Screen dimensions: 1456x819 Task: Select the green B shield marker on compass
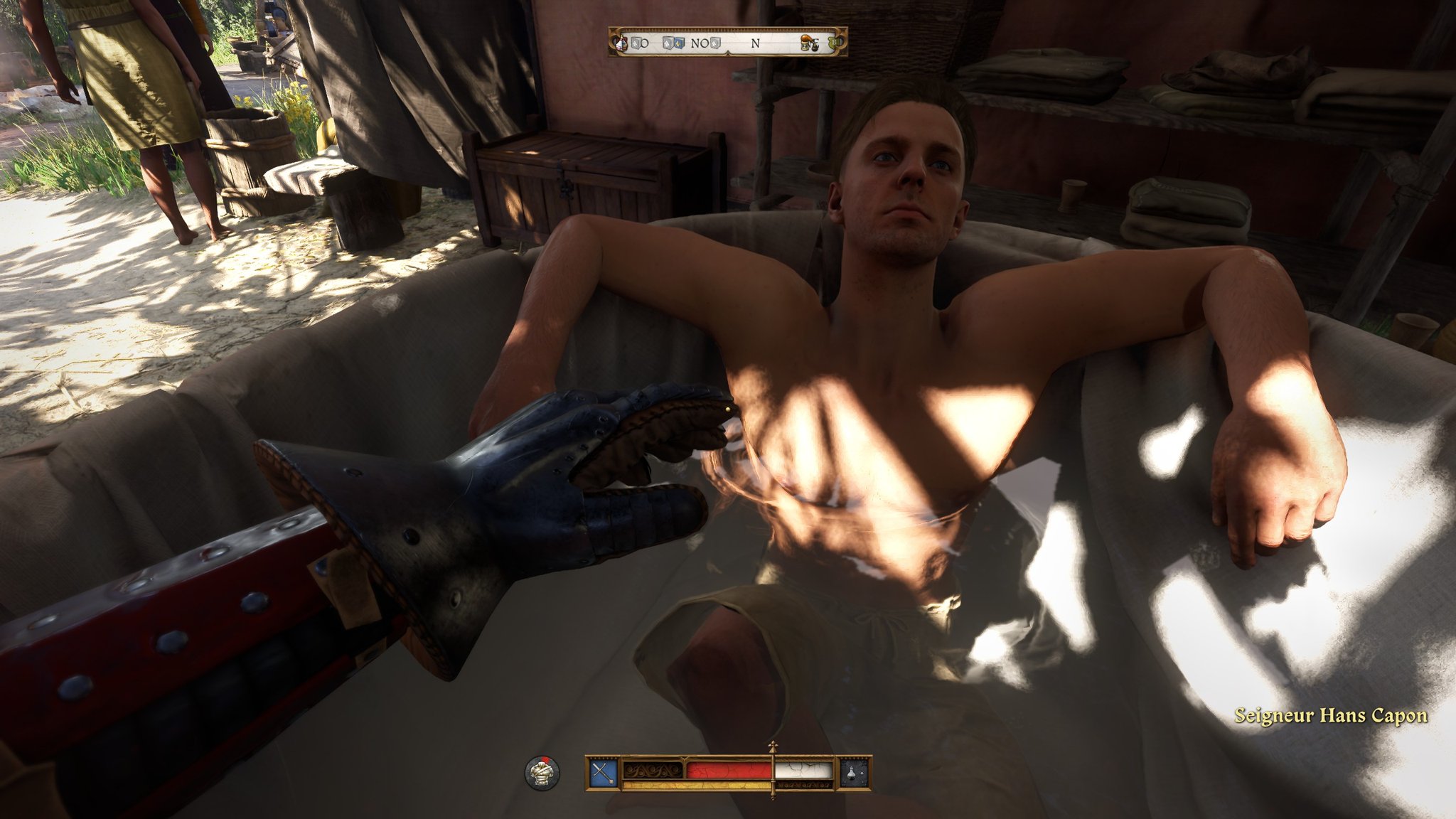point(833,43)
